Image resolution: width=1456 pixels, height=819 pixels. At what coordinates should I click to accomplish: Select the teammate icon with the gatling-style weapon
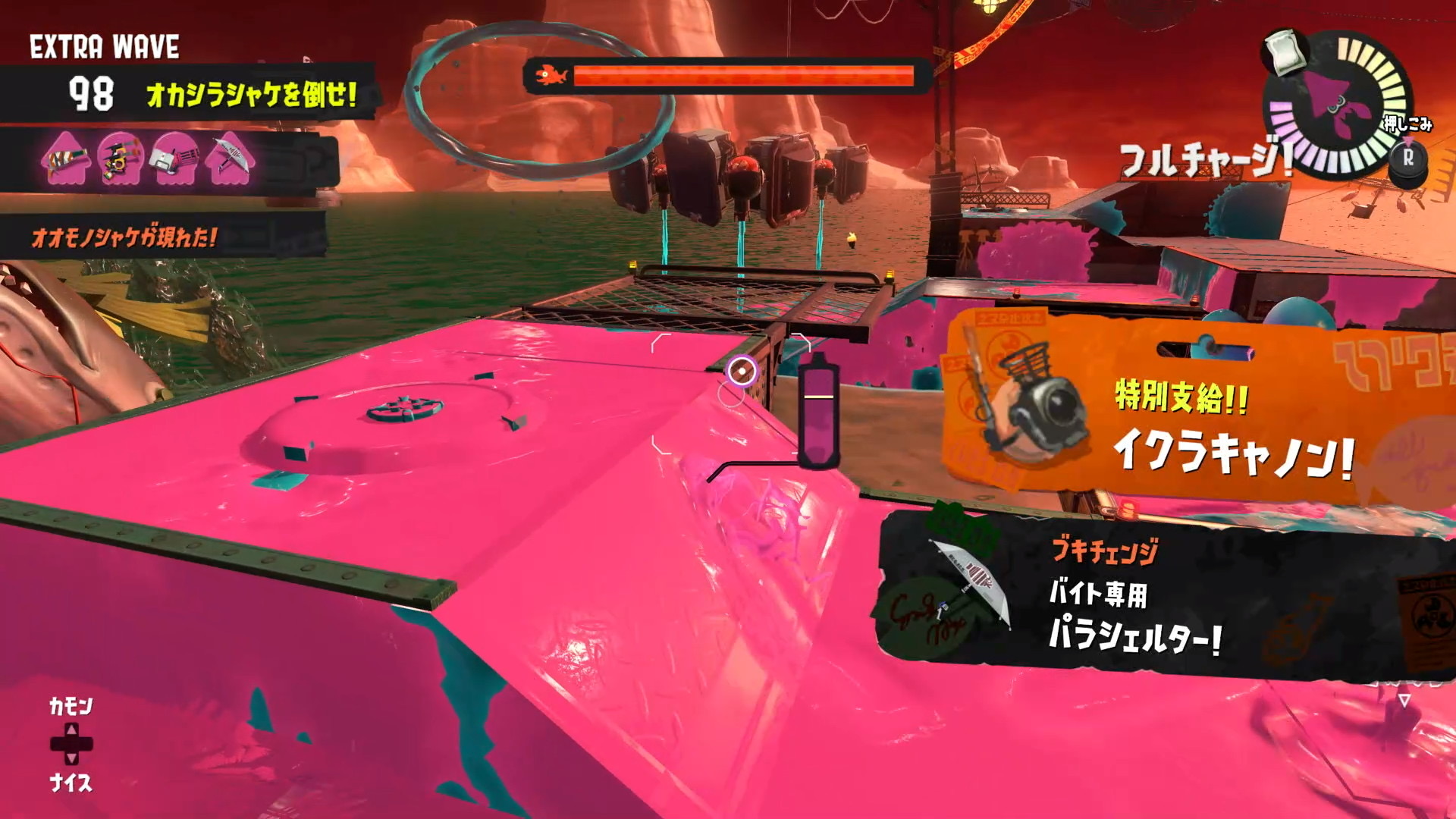pos(175,160)
